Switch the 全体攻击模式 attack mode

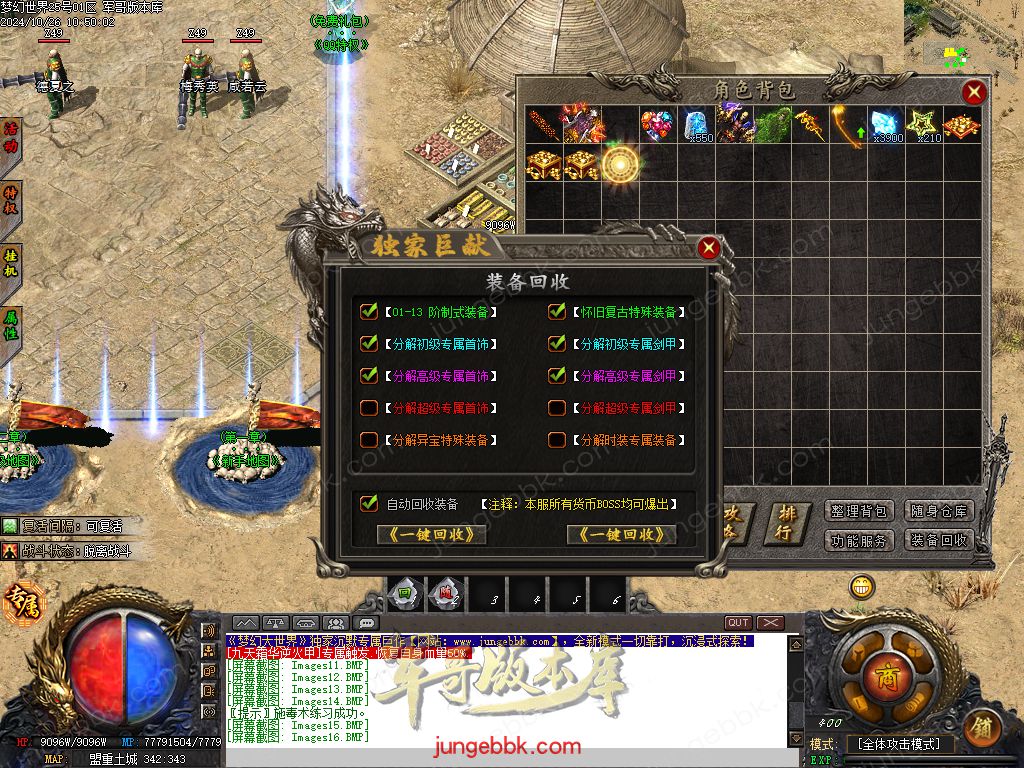[900, 744]
